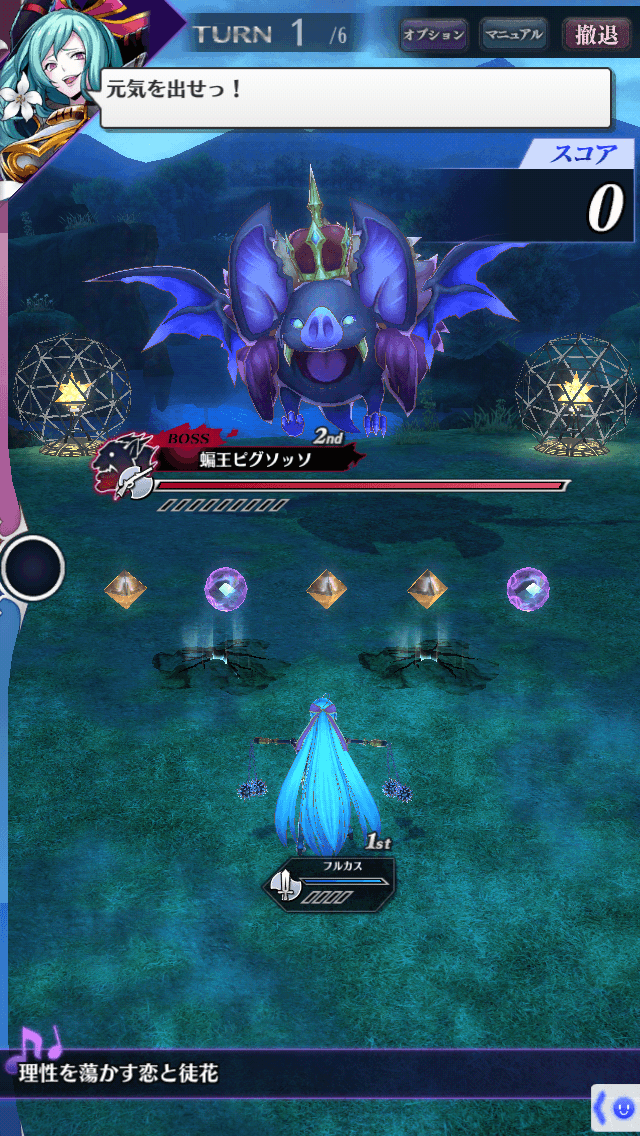The width and height of the screenshot is (640, 1136).
Task: Open the blue smiley overlay widget
Action: coord(616,1110)
